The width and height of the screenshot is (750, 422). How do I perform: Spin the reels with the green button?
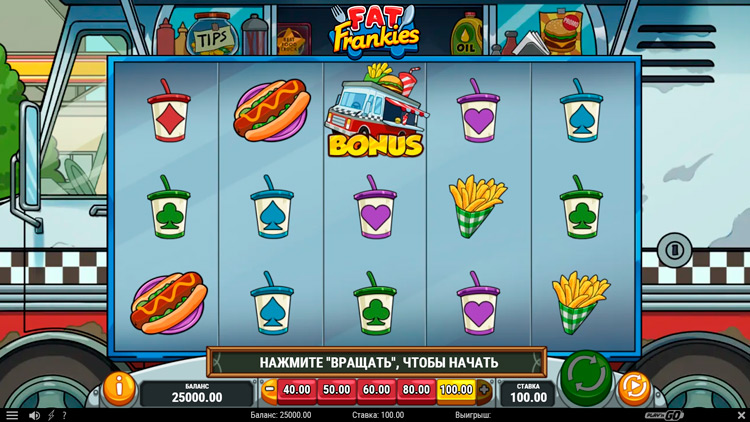click(x=586, y=376)
